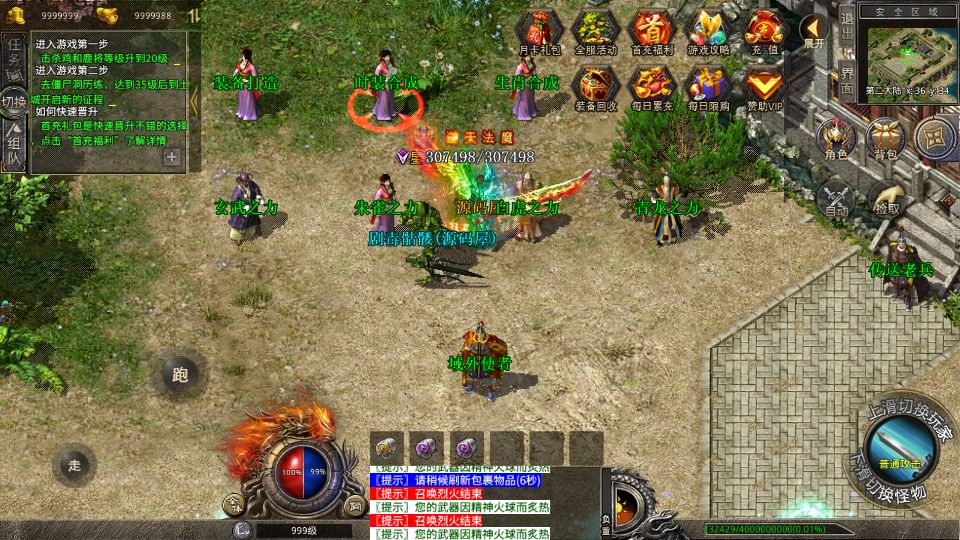This screenshot has width=960, height=540.
Task: Open the 全服活动 server events icon
Action: pyautogui.click(x=595, y=31)
